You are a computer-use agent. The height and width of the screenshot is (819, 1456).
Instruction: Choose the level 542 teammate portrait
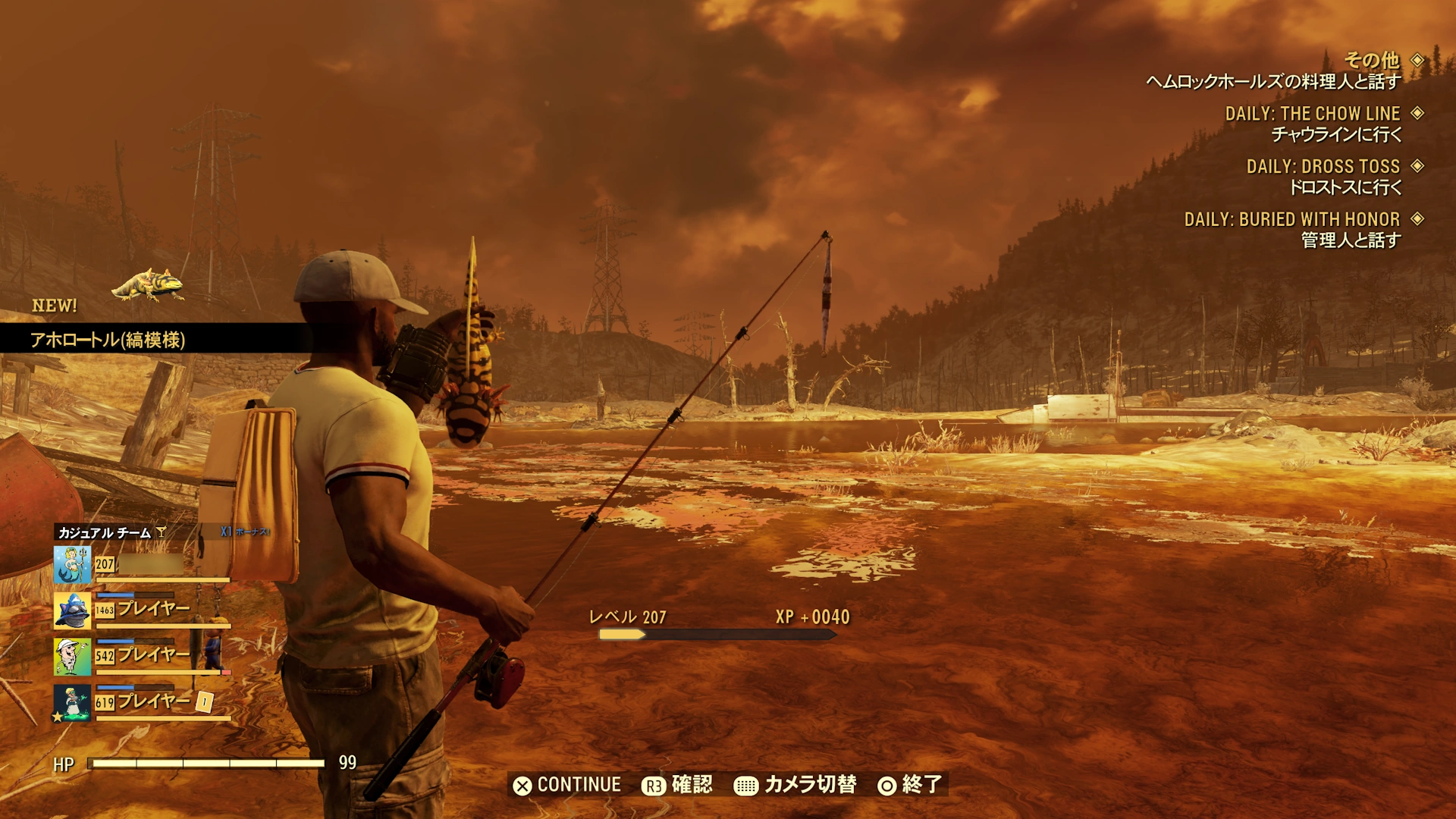coord(72,657)
